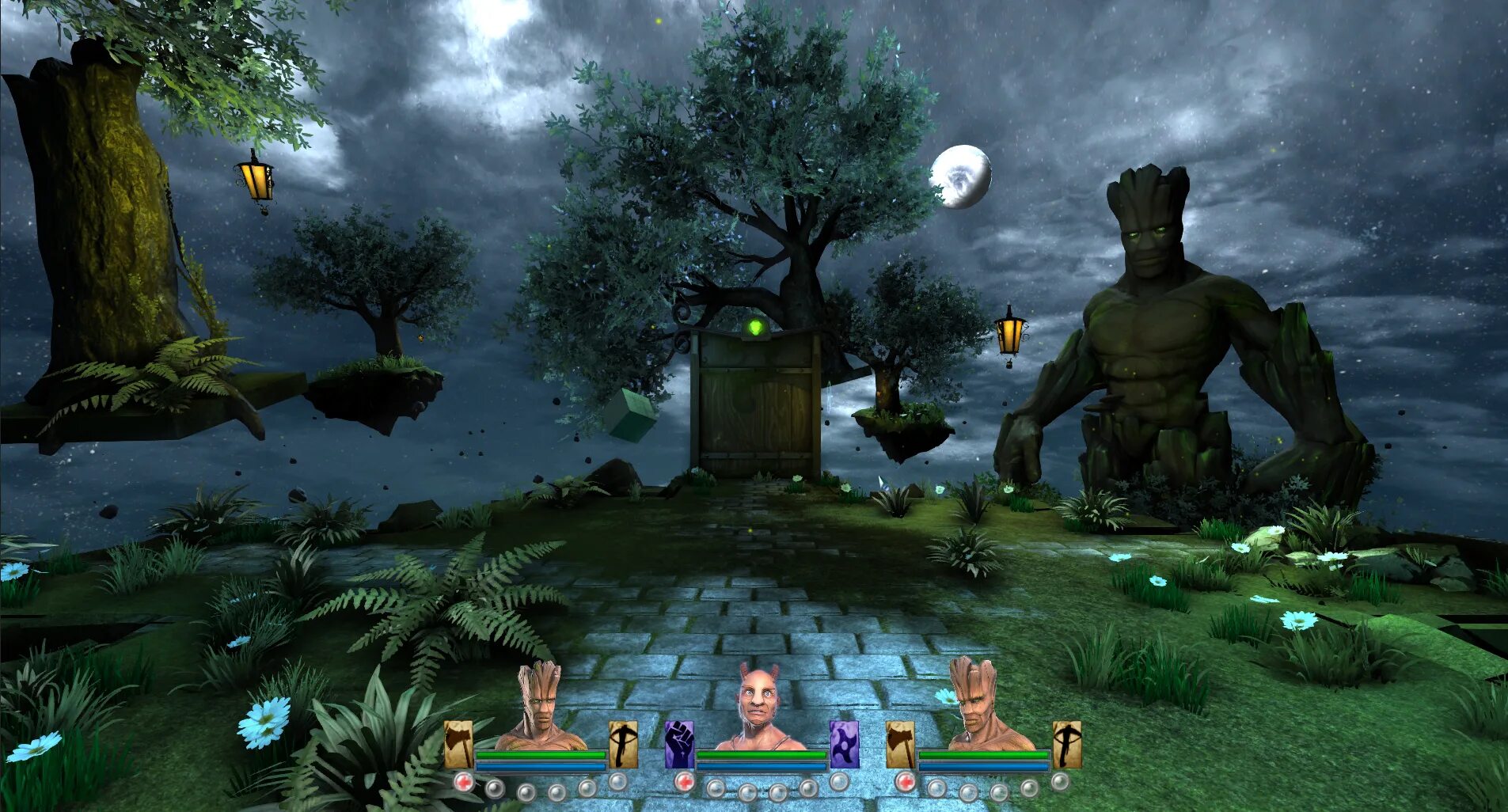The width and height of the screenshot is (1508, 812).
Task: Activate the horned character's purple fist card
Action: click(679, 744)
